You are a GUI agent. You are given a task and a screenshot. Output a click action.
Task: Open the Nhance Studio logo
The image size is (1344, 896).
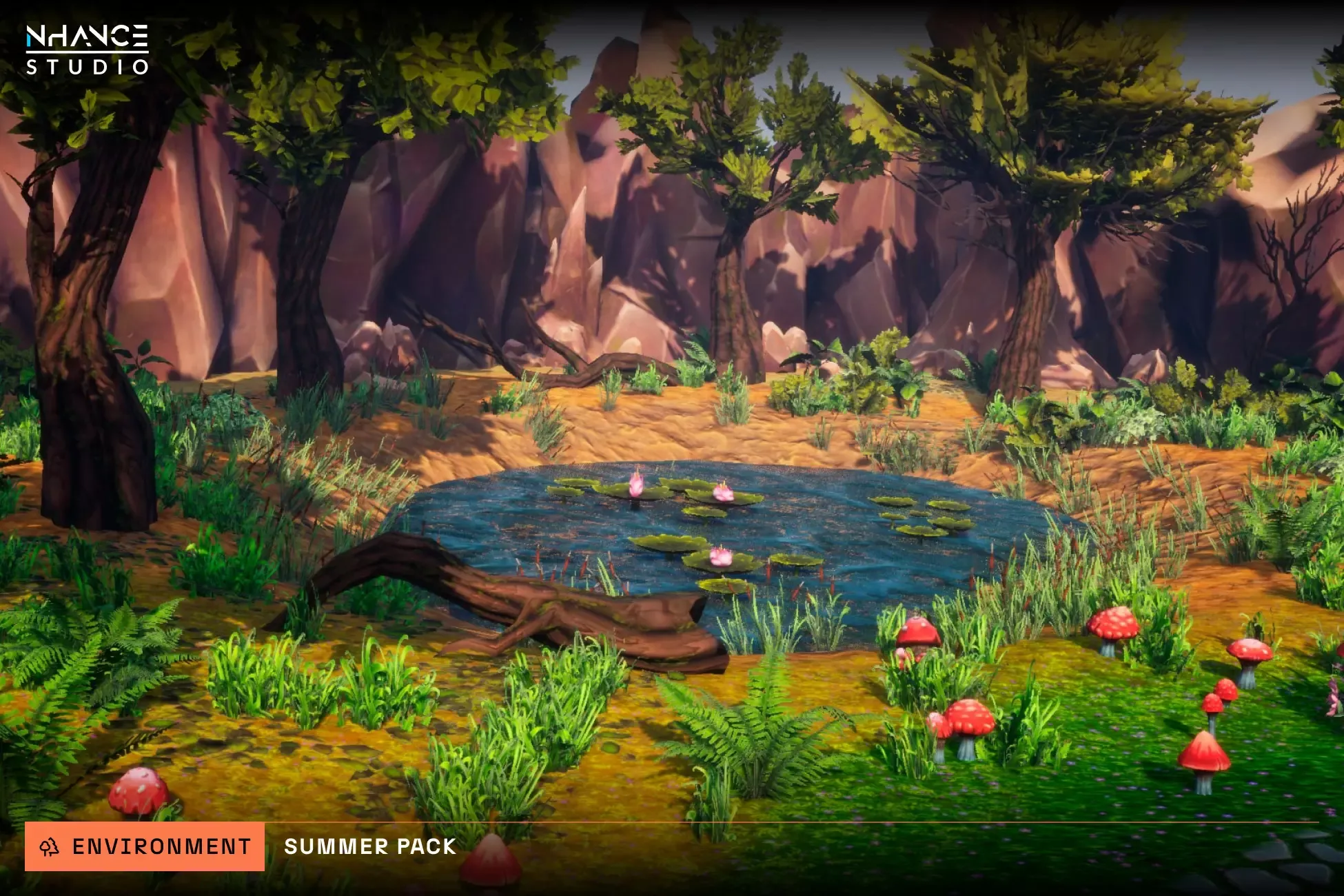tap(88, 50)
